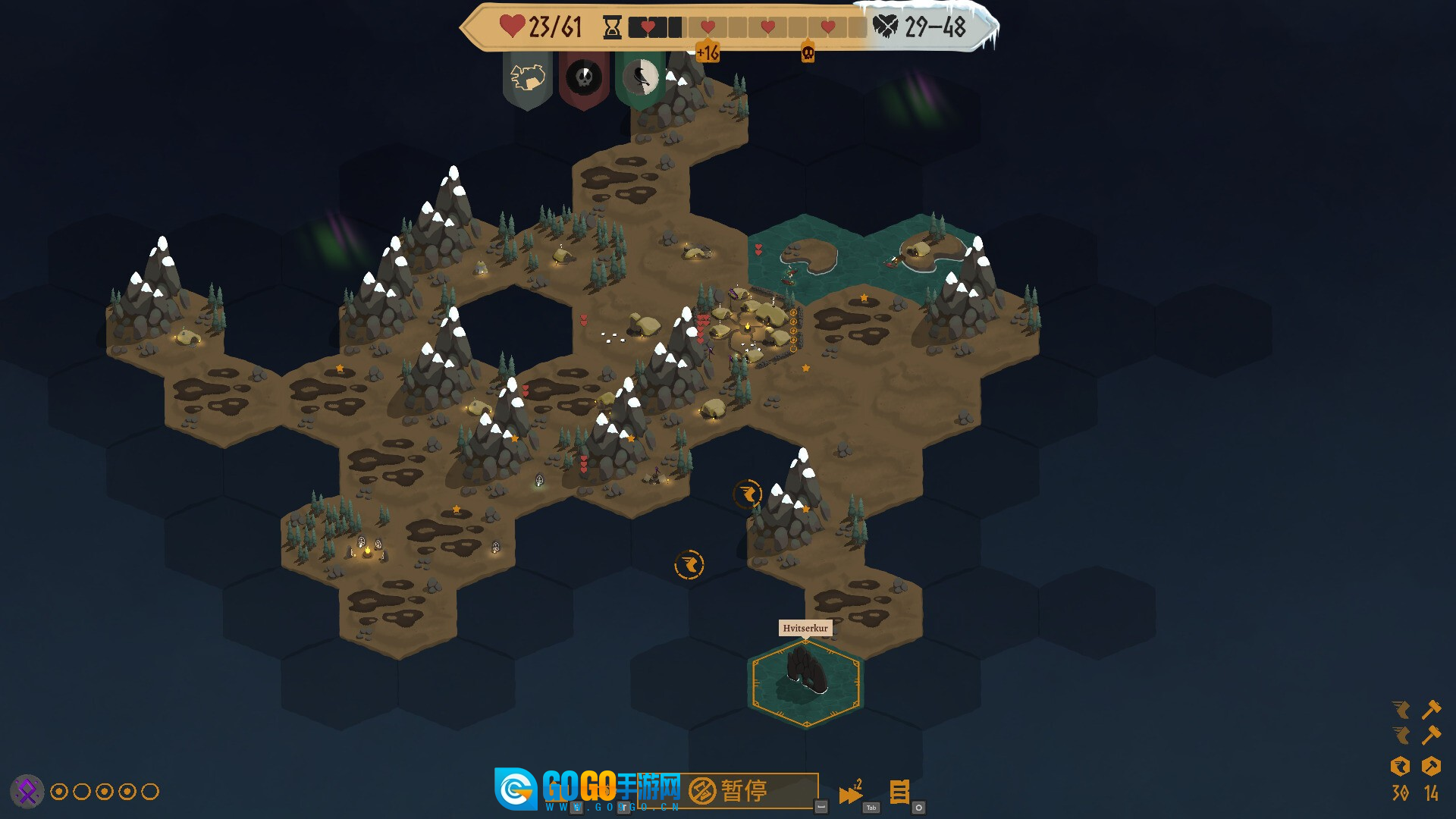Open the scroll log menu icon
The width and height of the screenshot is (1456, 819).
[899, 792]
